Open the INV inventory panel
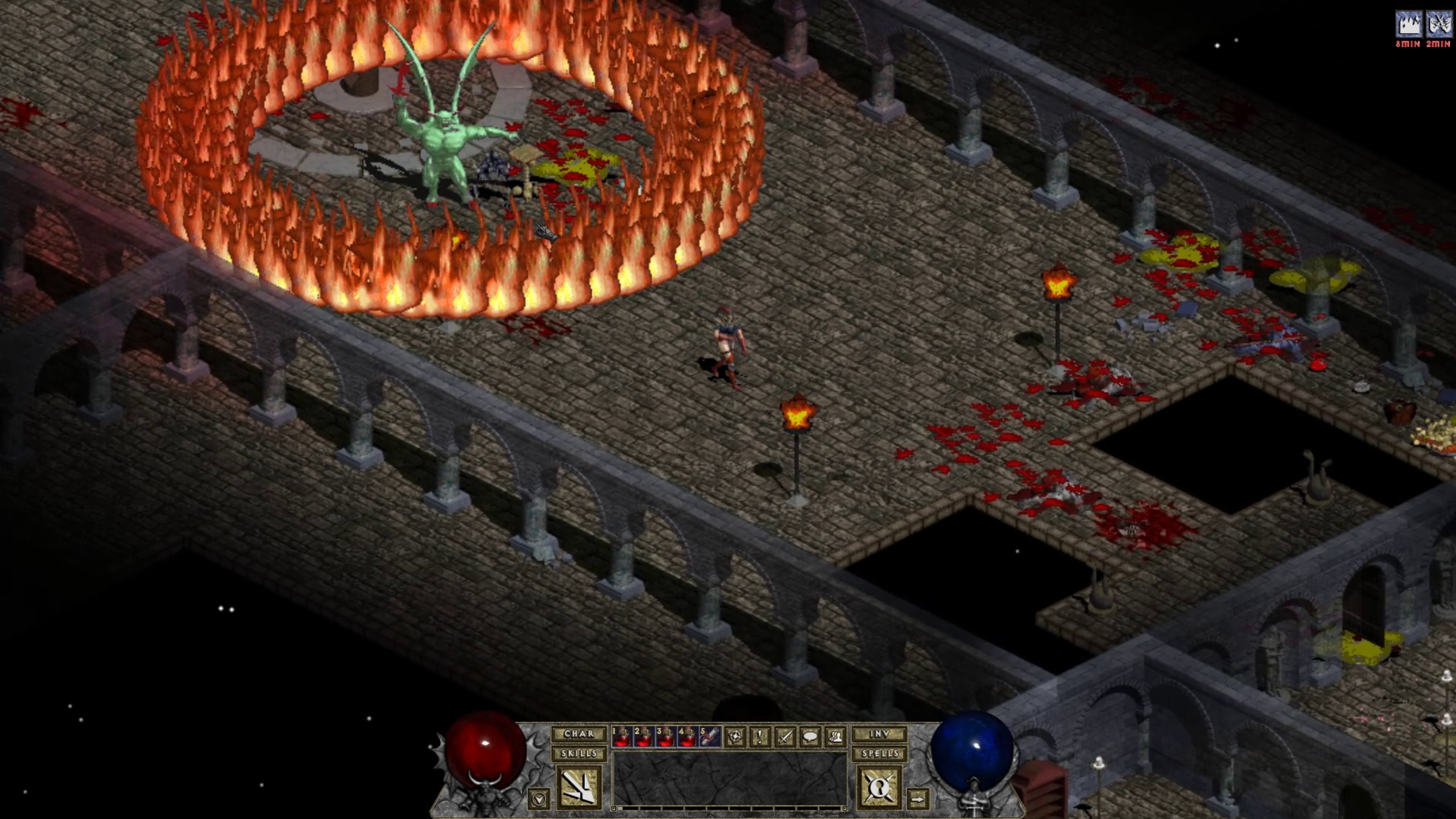Screen dimensions: 1456x819 [879, 734]
